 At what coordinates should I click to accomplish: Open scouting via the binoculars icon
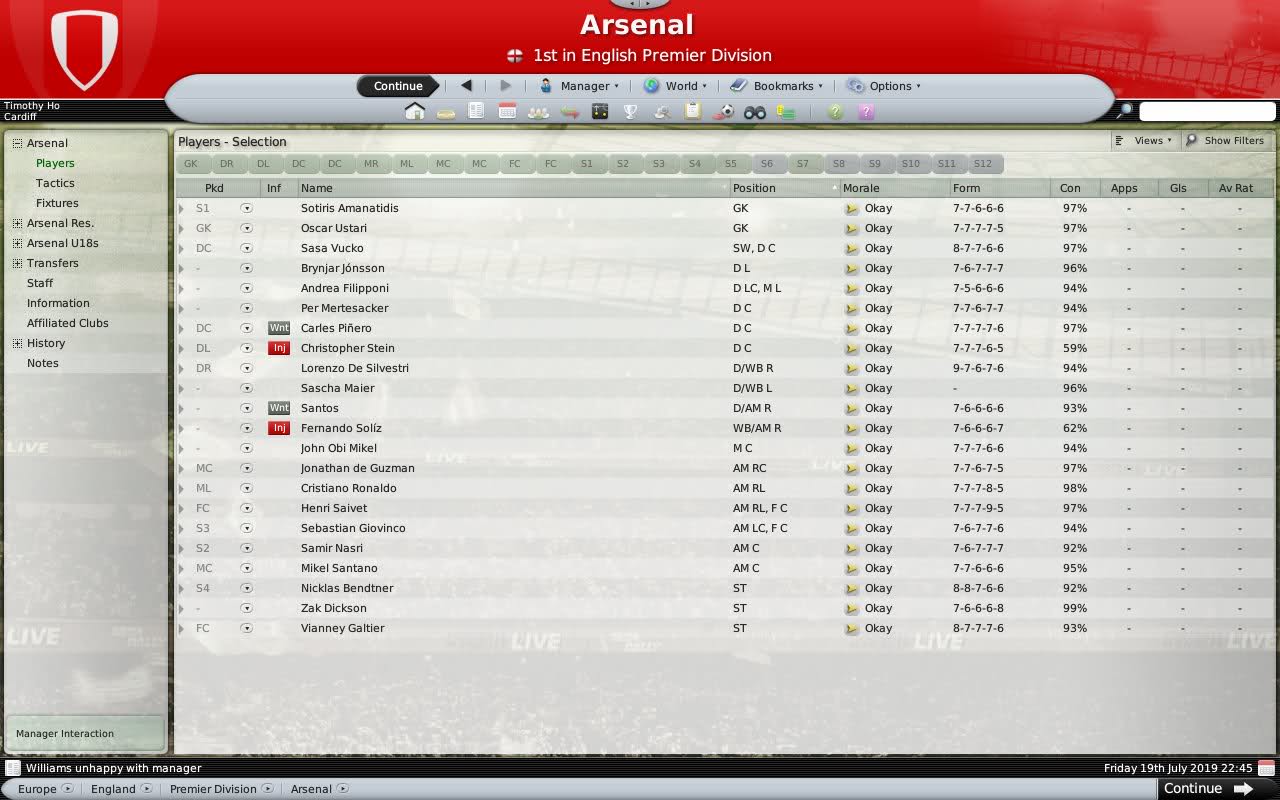(756, 112)
